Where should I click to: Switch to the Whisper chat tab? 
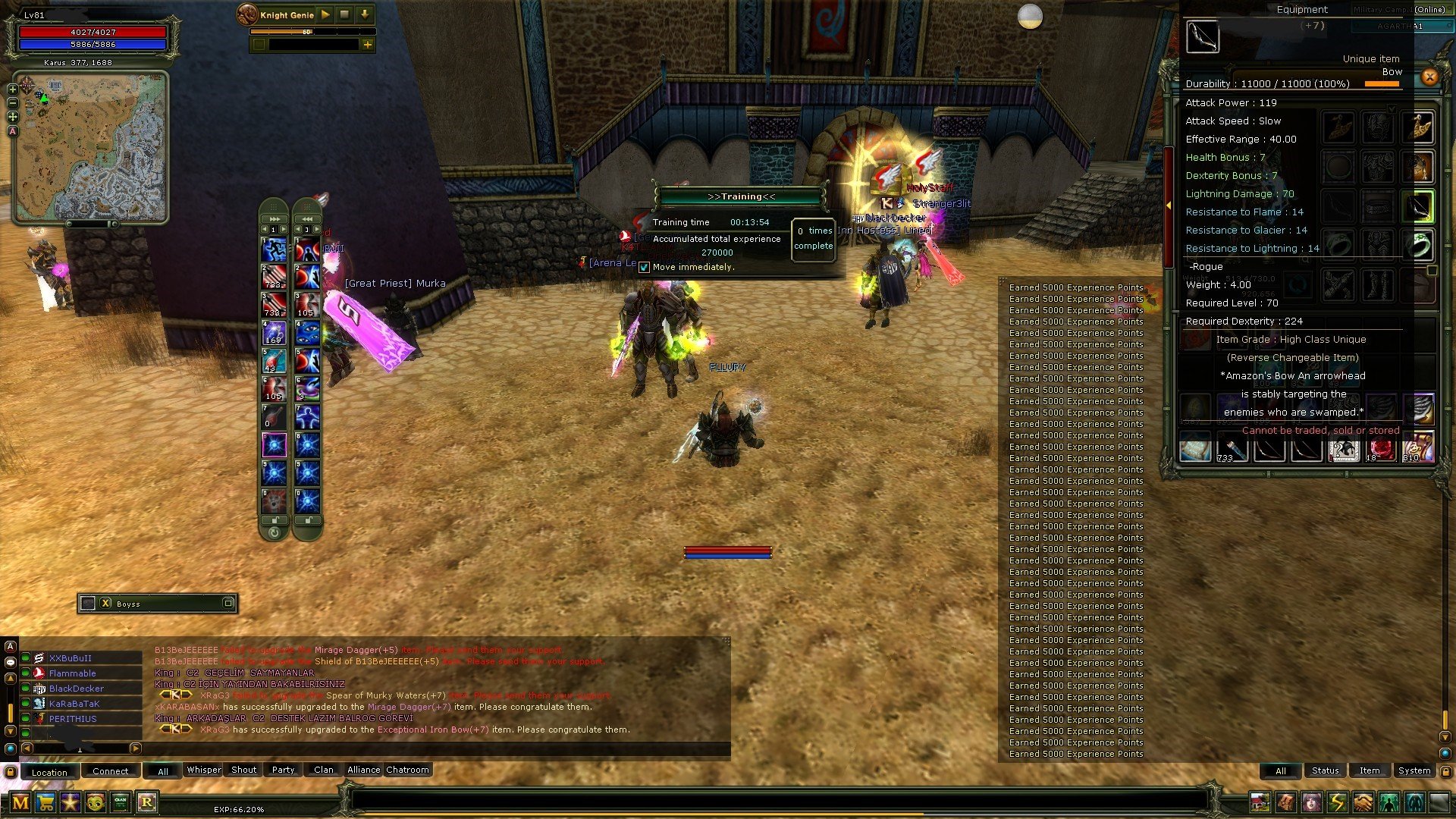point(203,770)
